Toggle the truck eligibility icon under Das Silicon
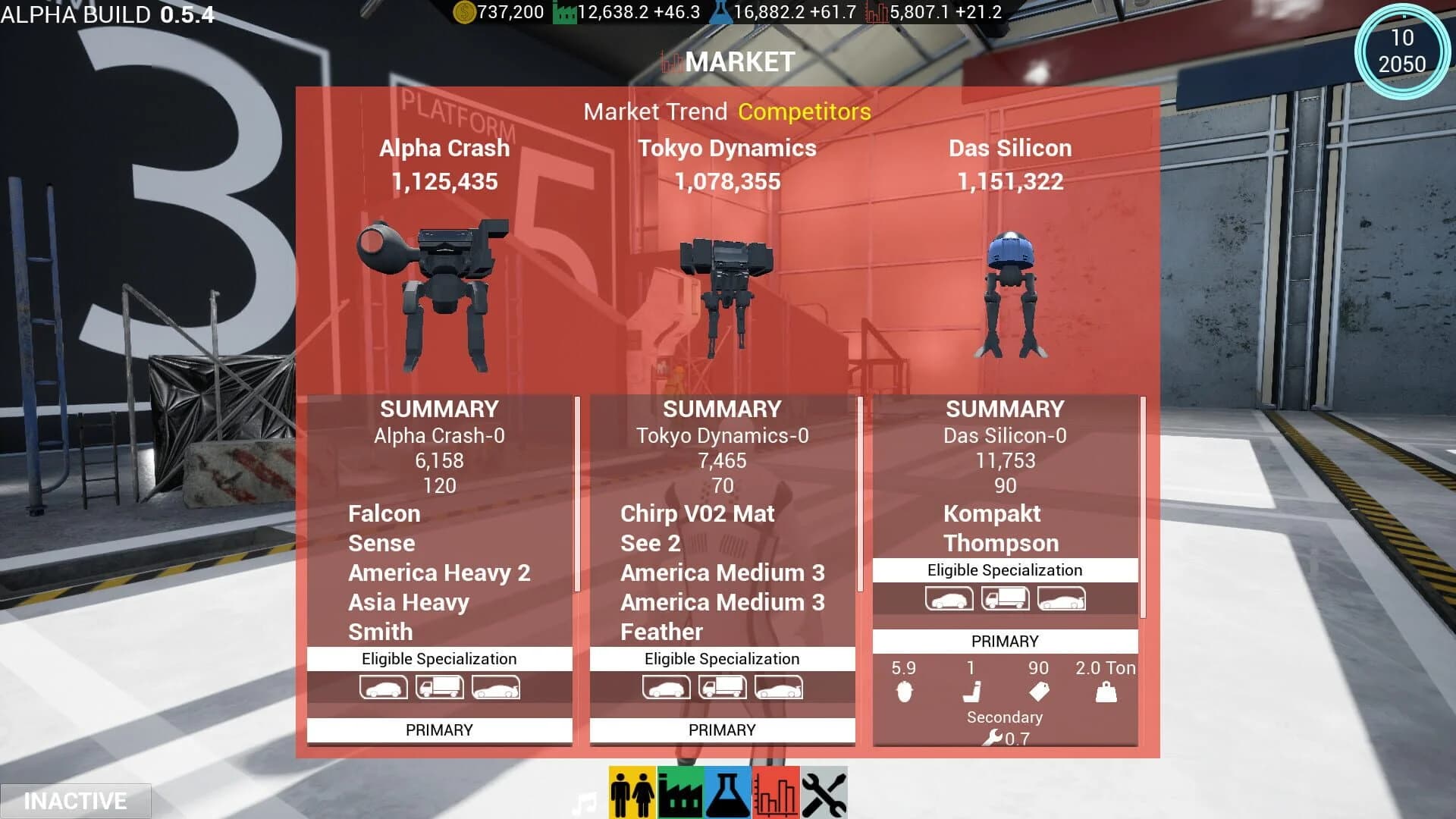The width and height of the screenshot is (1456, 819). [x=1004, y=598]
